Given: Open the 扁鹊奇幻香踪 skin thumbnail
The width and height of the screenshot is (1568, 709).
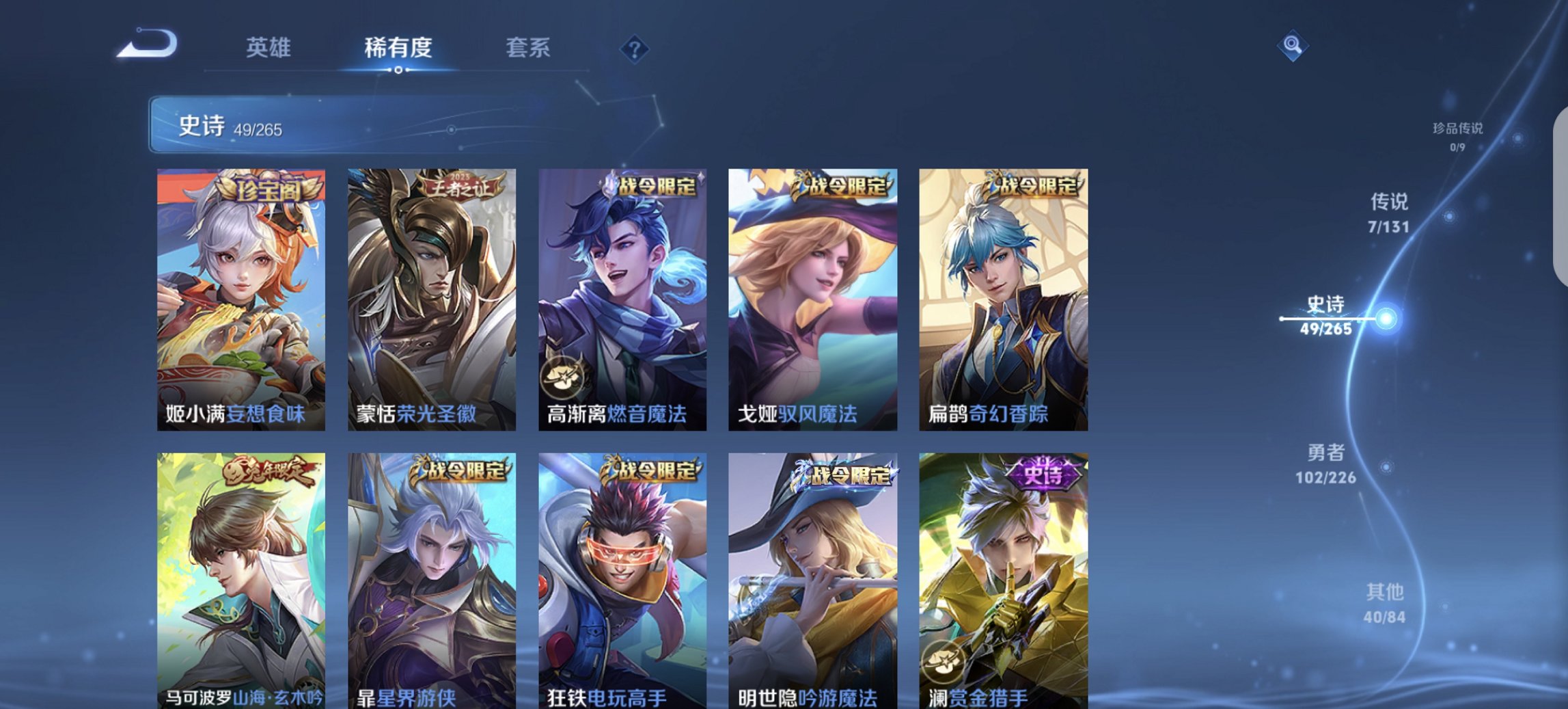Looking at the screenshot, I should pos(1004,294).
